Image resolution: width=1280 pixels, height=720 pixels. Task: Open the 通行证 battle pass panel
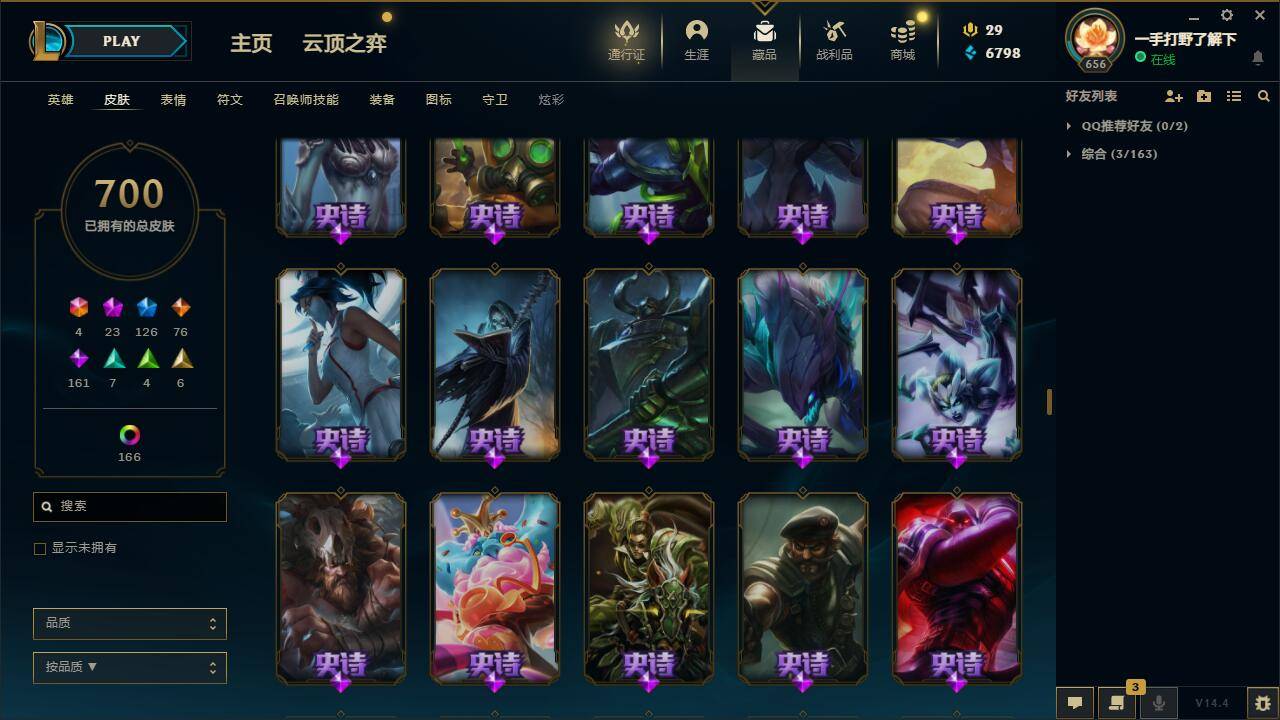[x=627, y=40]
